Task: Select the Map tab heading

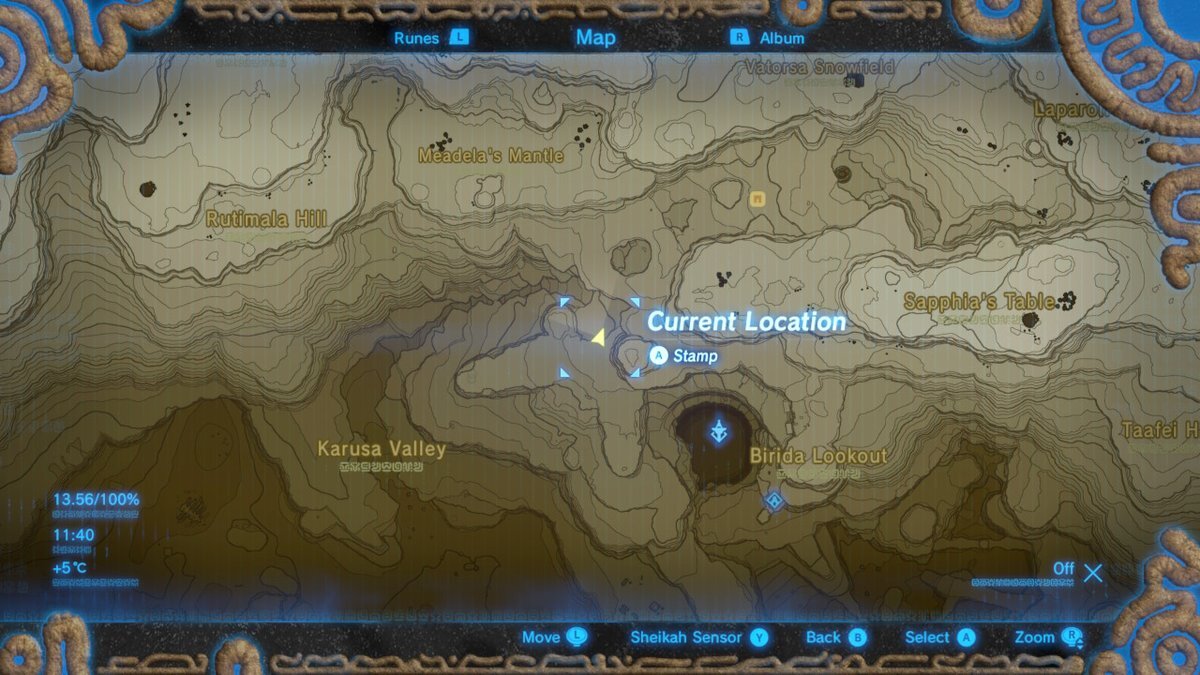Action: (596, 38)
